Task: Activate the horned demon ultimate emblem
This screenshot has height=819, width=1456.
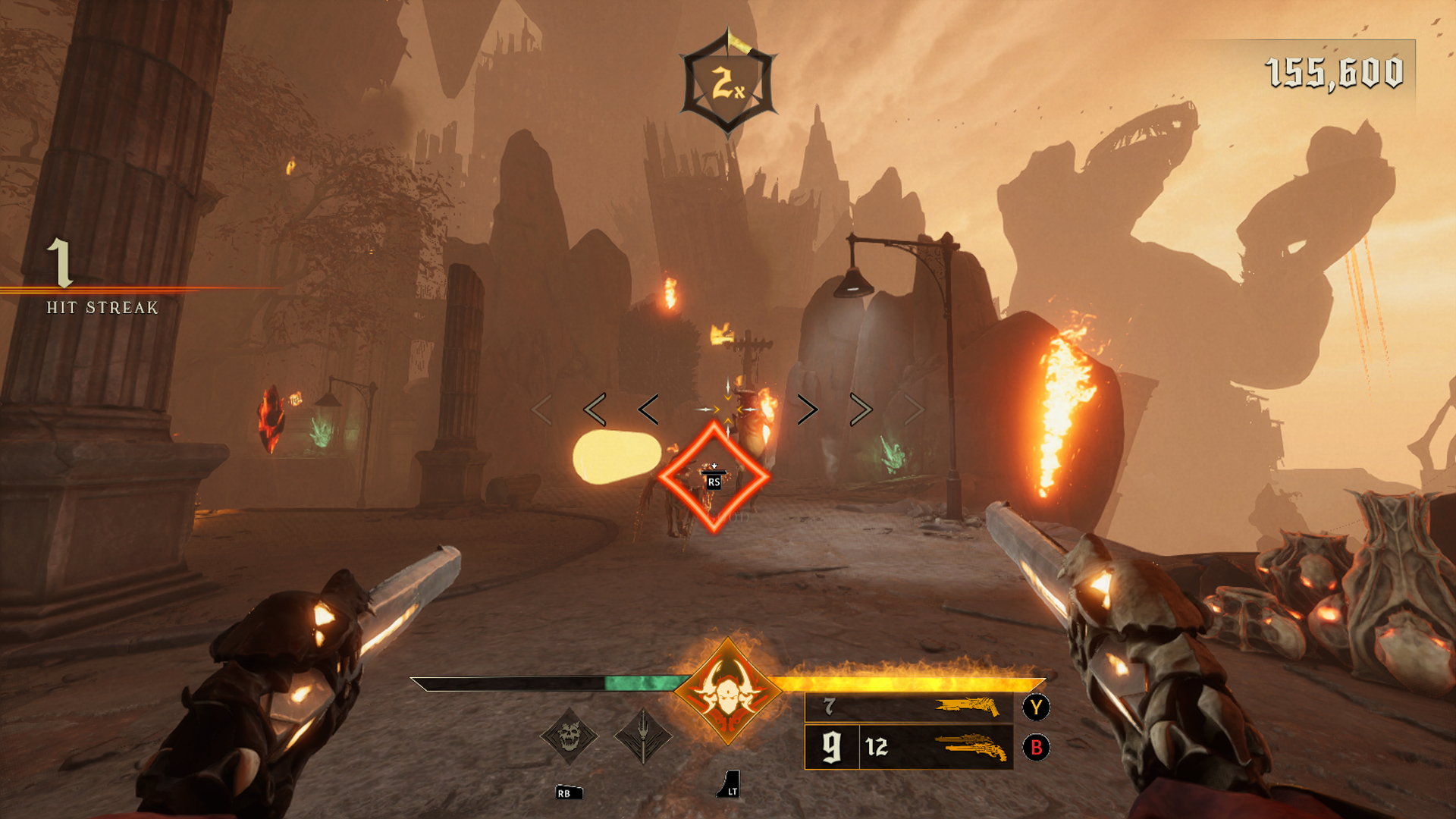Action: (728, 692)
